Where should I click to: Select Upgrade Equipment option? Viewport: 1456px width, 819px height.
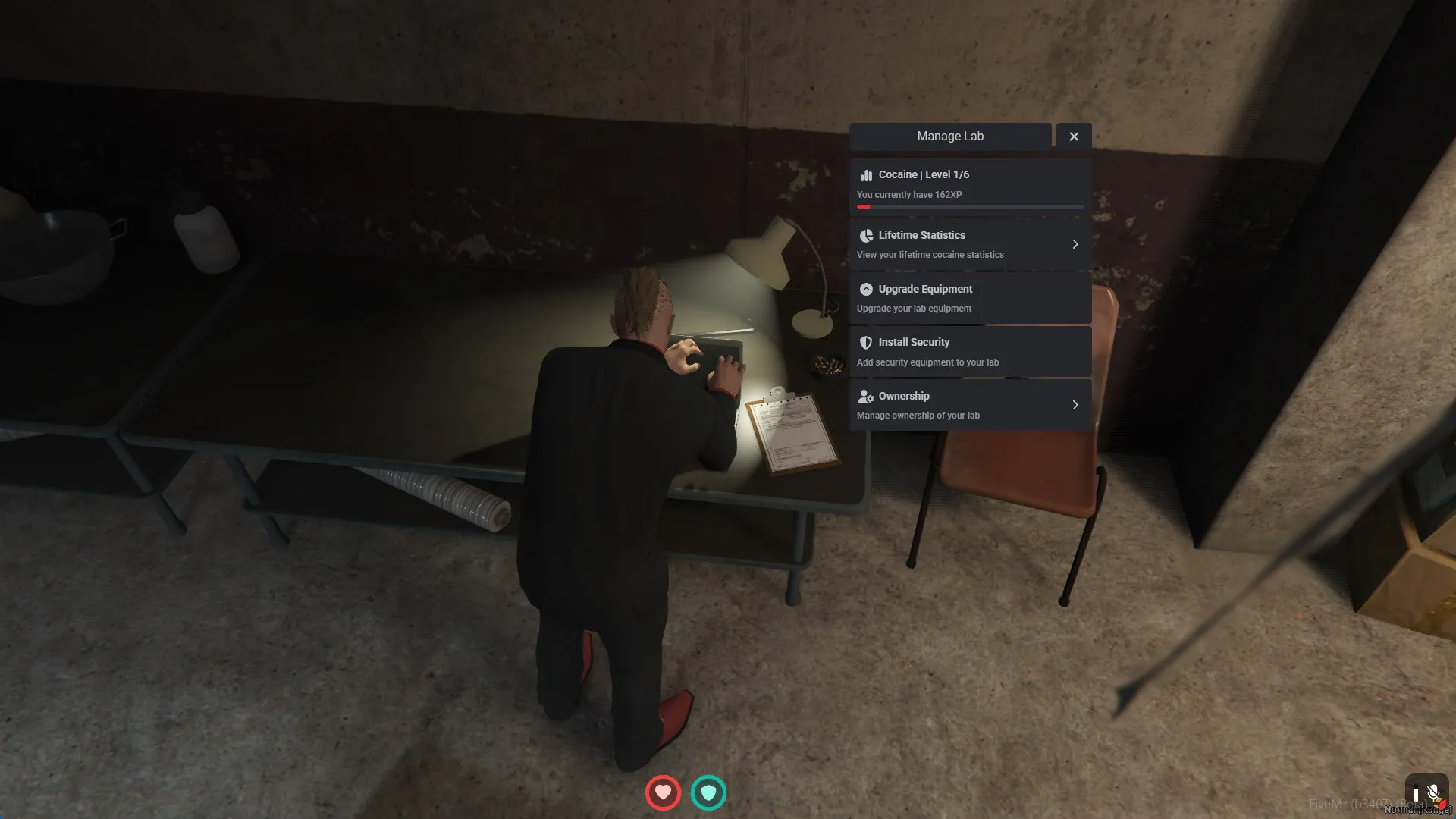pyautogui.click(x=969, y=298)
